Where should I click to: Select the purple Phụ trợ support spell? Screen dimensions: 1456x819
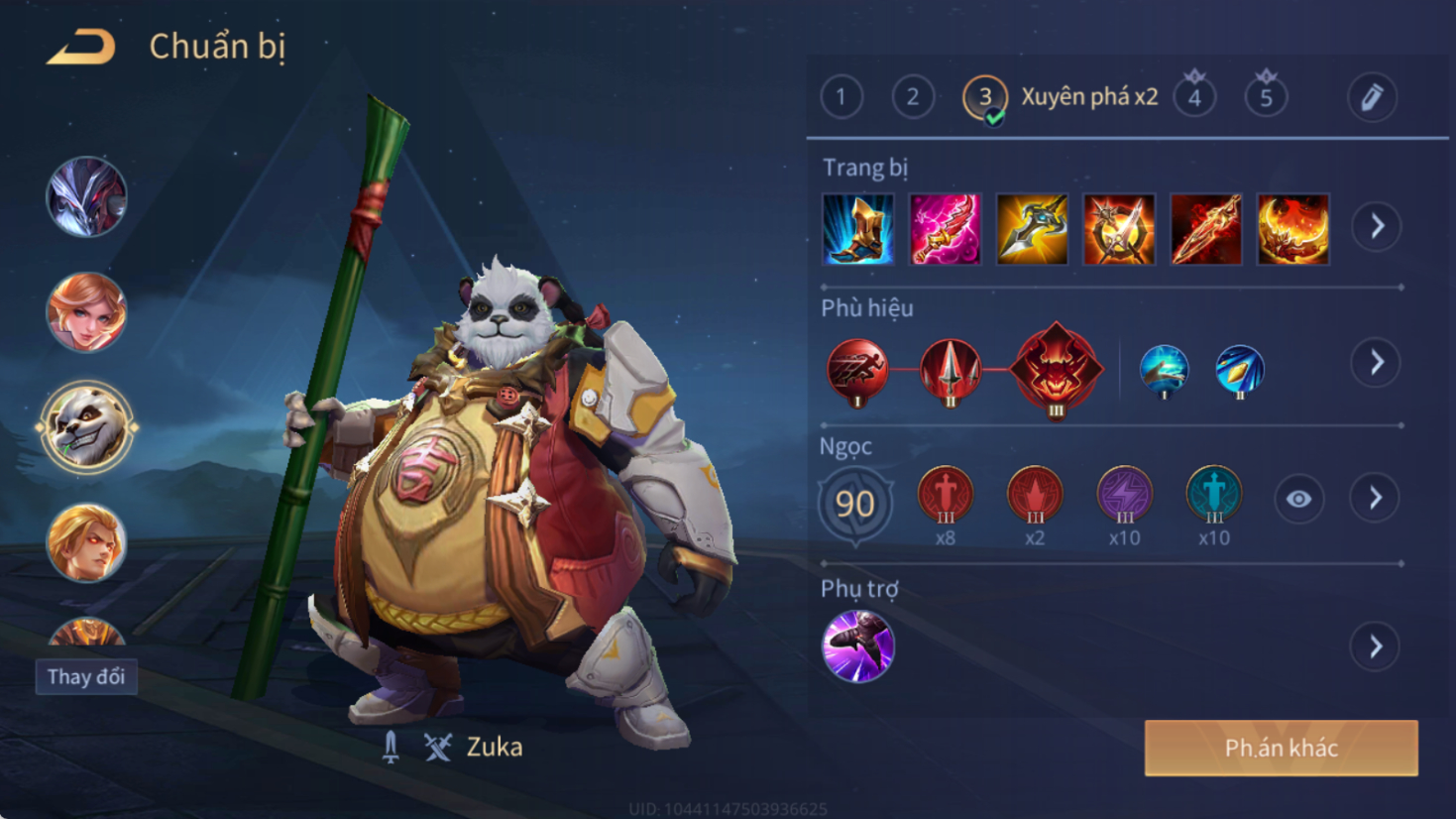858,646
